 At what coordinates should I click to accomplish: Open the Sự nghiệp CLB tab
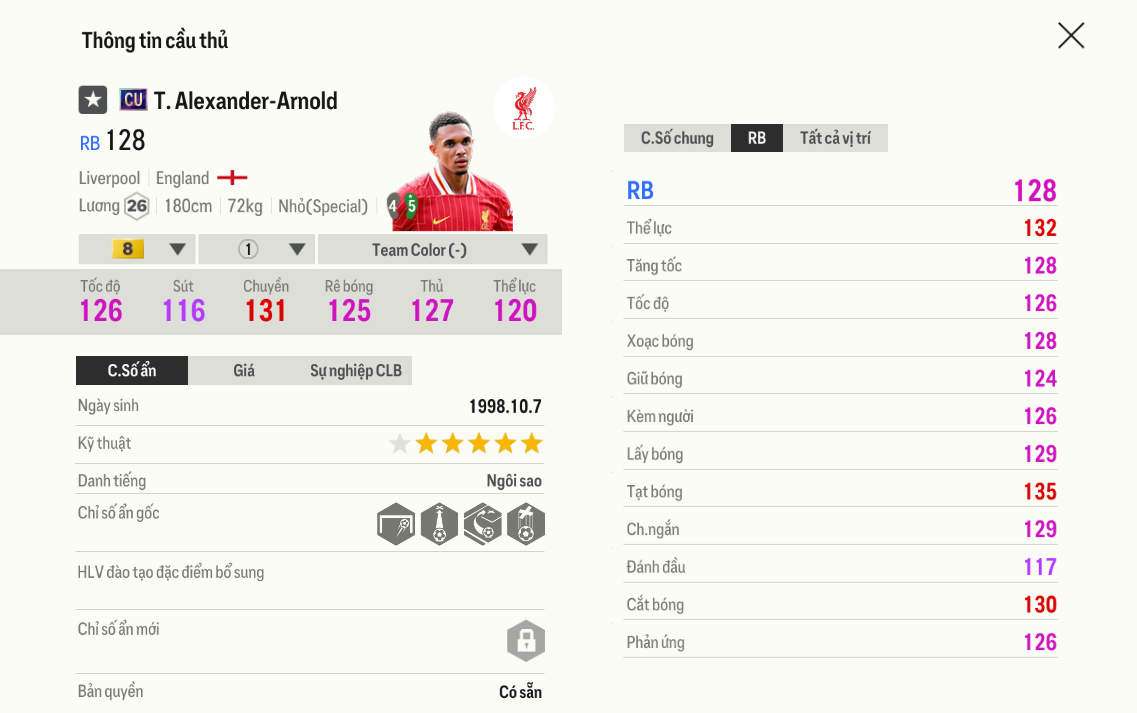coord(356,370)
